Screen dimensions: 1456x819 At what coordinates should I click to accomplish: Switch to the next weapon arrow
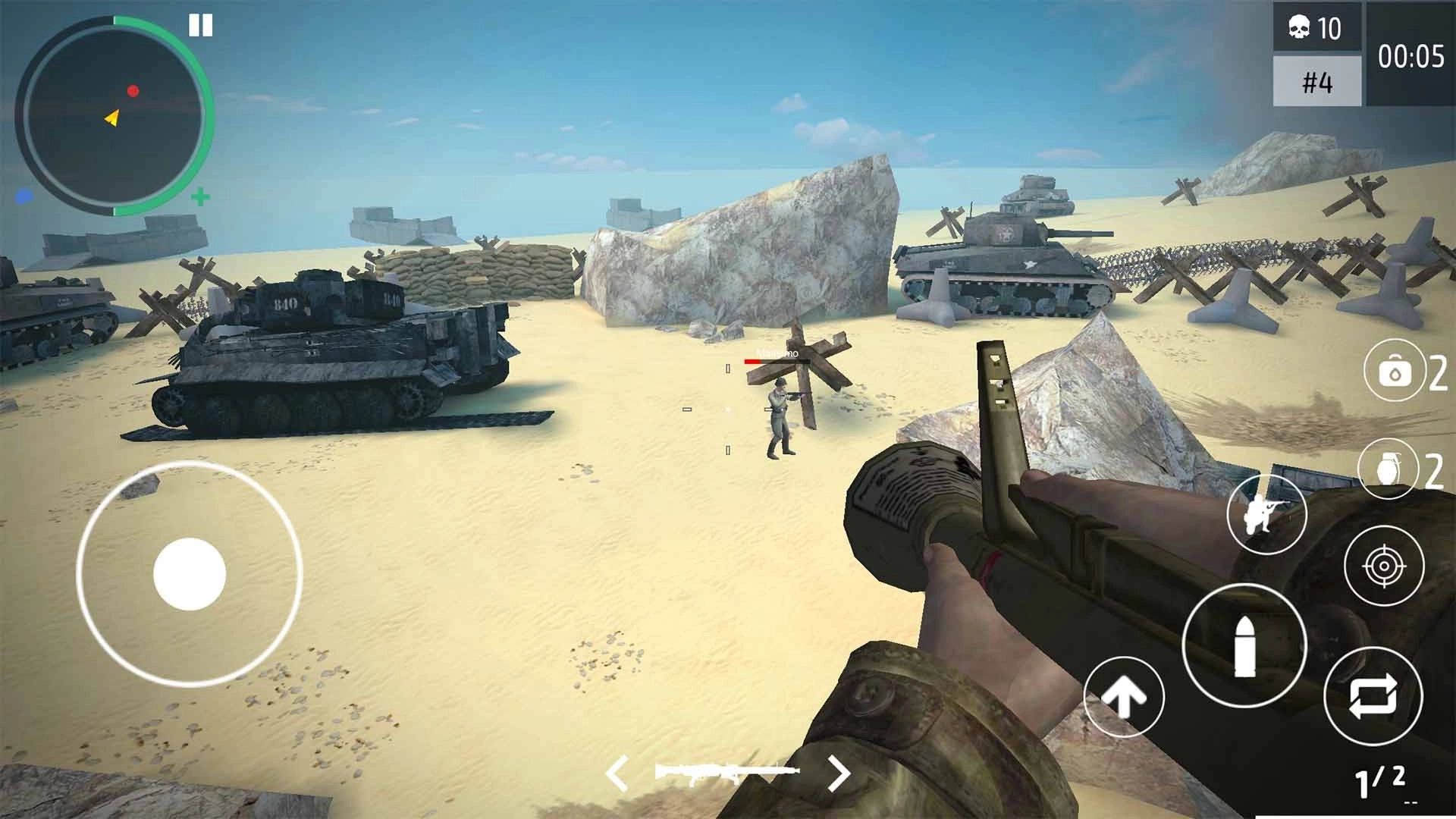coord(838,773)
